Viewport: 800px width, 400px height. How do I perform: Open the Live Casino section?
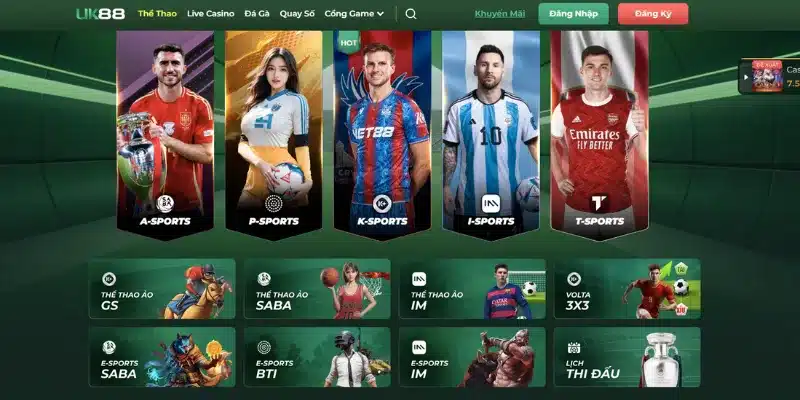[x=209, y=14]
